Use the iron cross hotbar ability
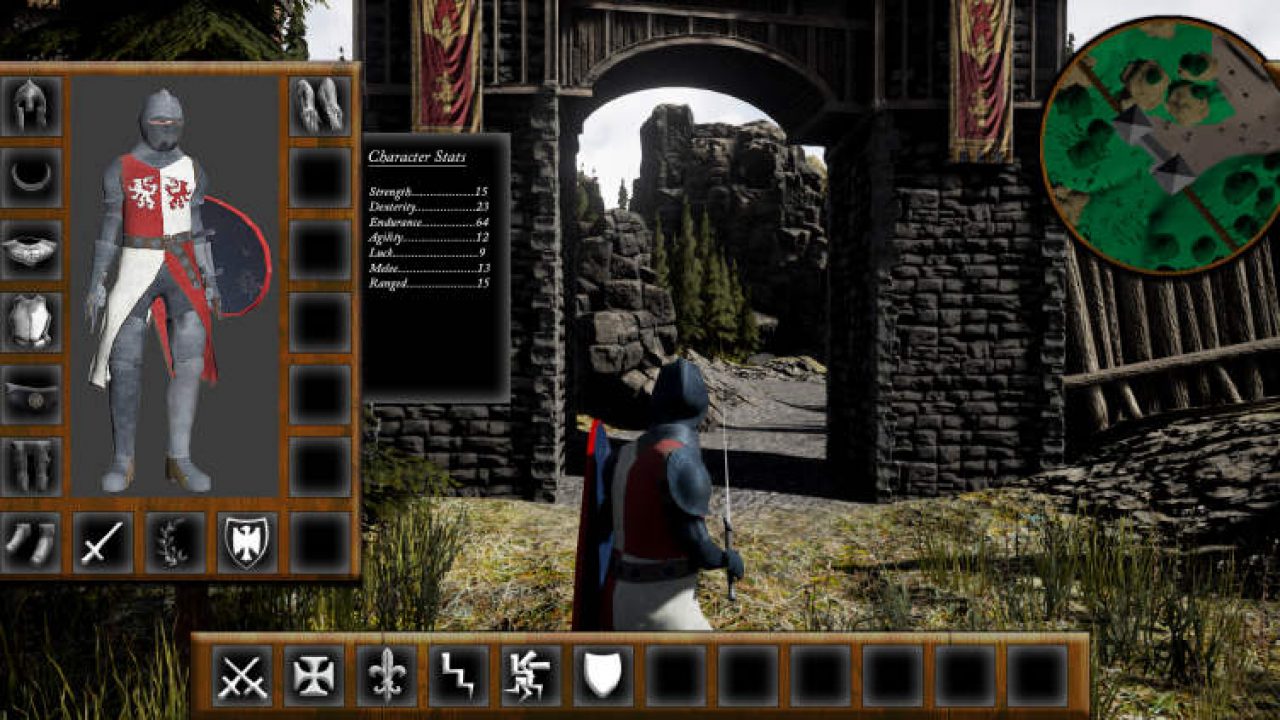1280x720 pixels. (314, 675)
